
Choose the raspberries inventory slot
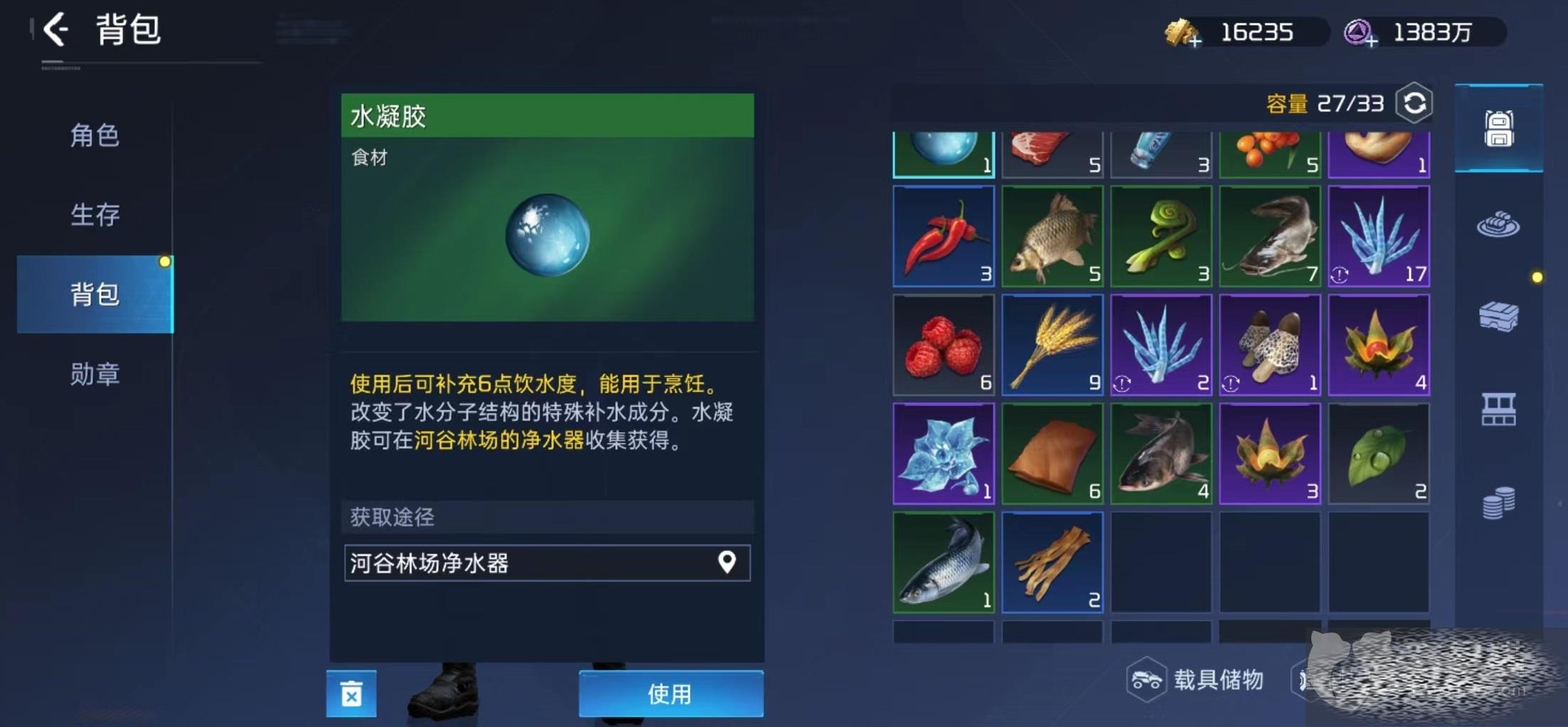[943, 345]
